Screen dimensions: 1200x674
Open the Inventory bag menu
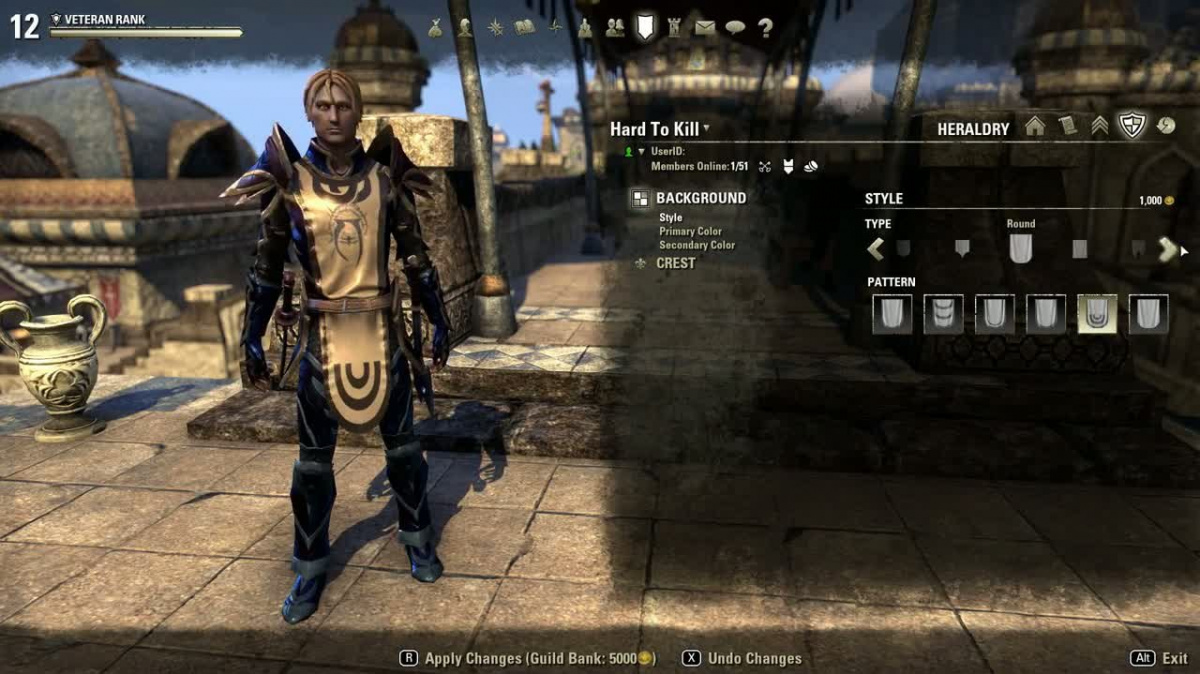(x=435, y=28)
